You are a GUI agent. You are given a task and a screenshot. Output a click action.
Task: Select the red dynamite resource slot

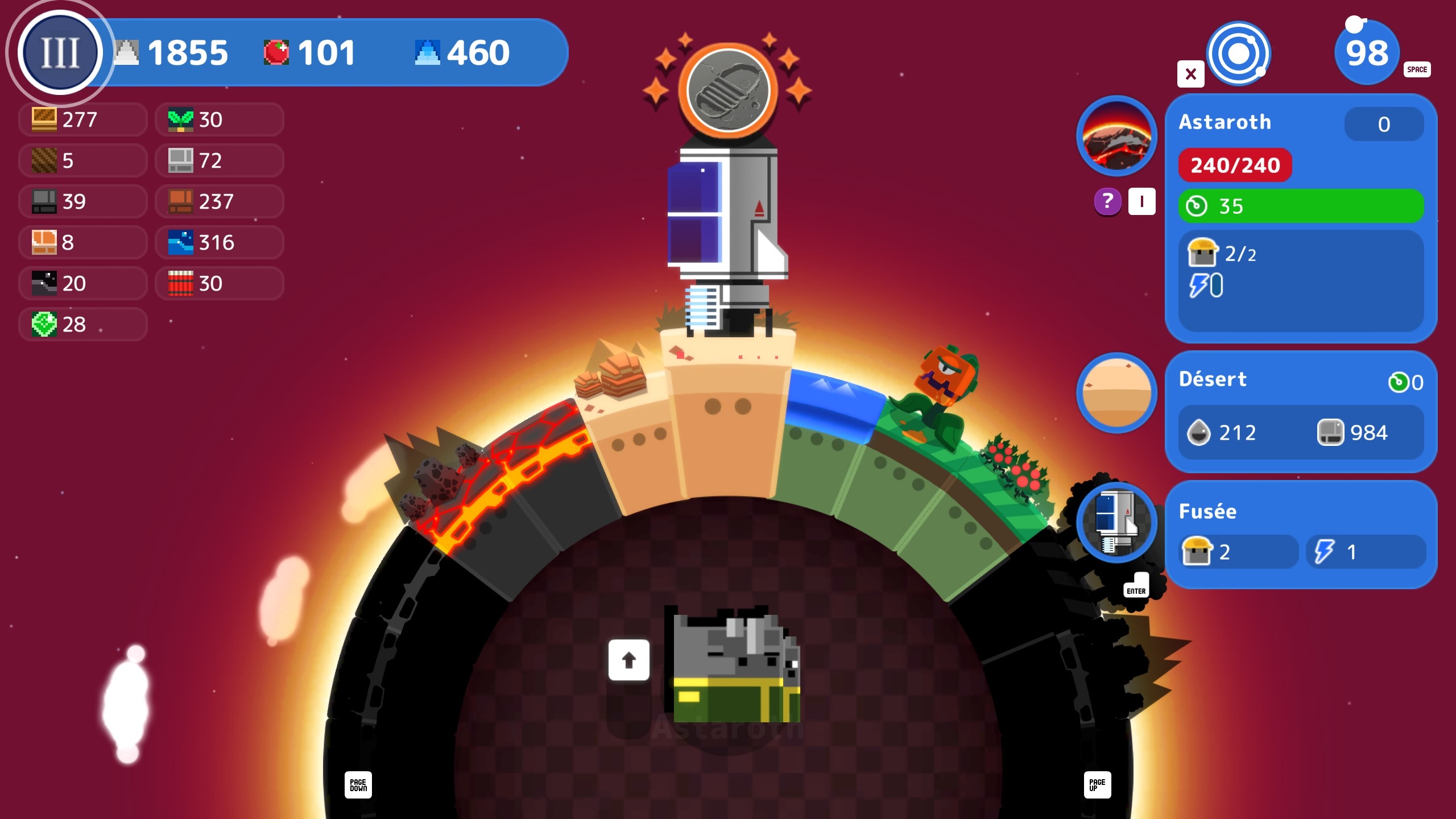click(220, 283)
